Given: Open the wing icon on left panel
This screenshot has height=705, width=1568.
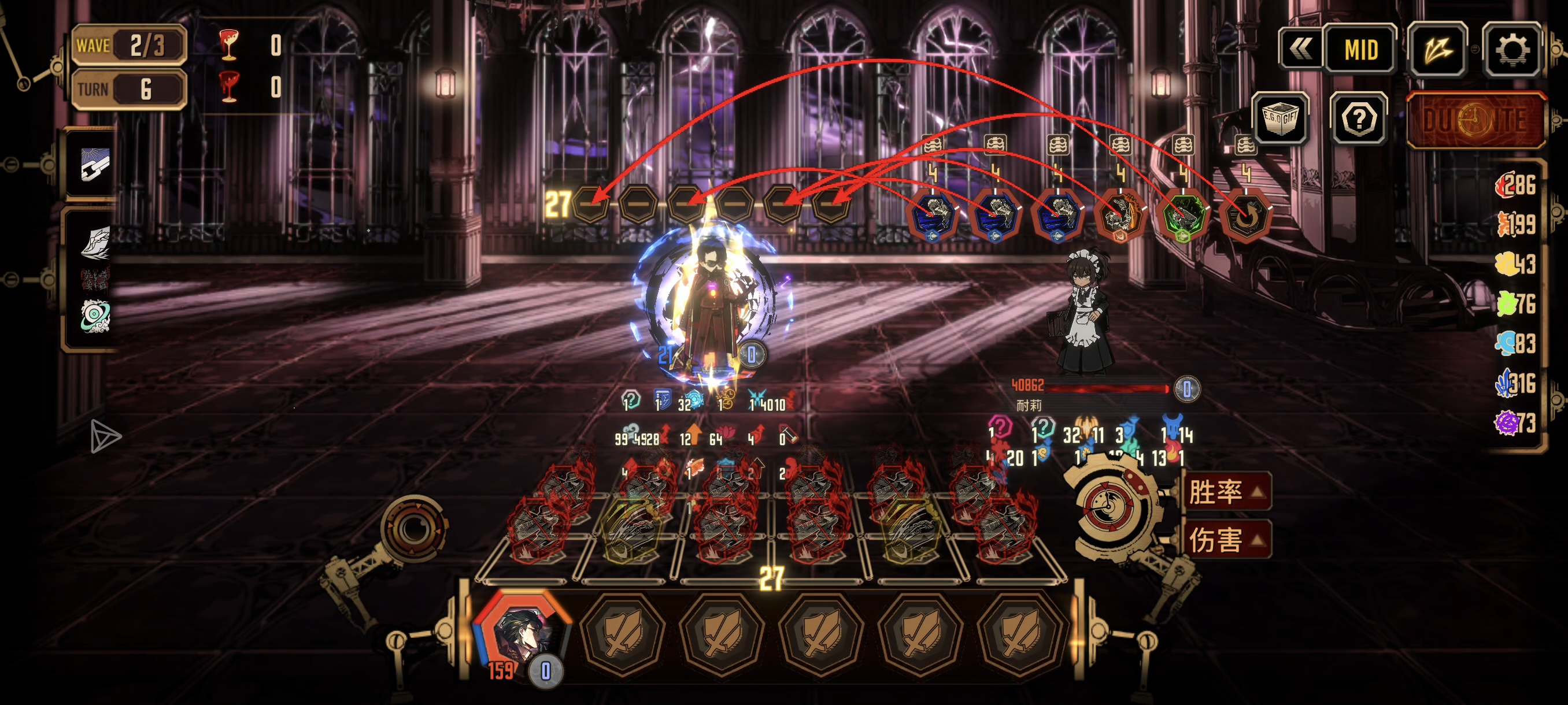Looking at the screenshot, I should tap(95, 242).
